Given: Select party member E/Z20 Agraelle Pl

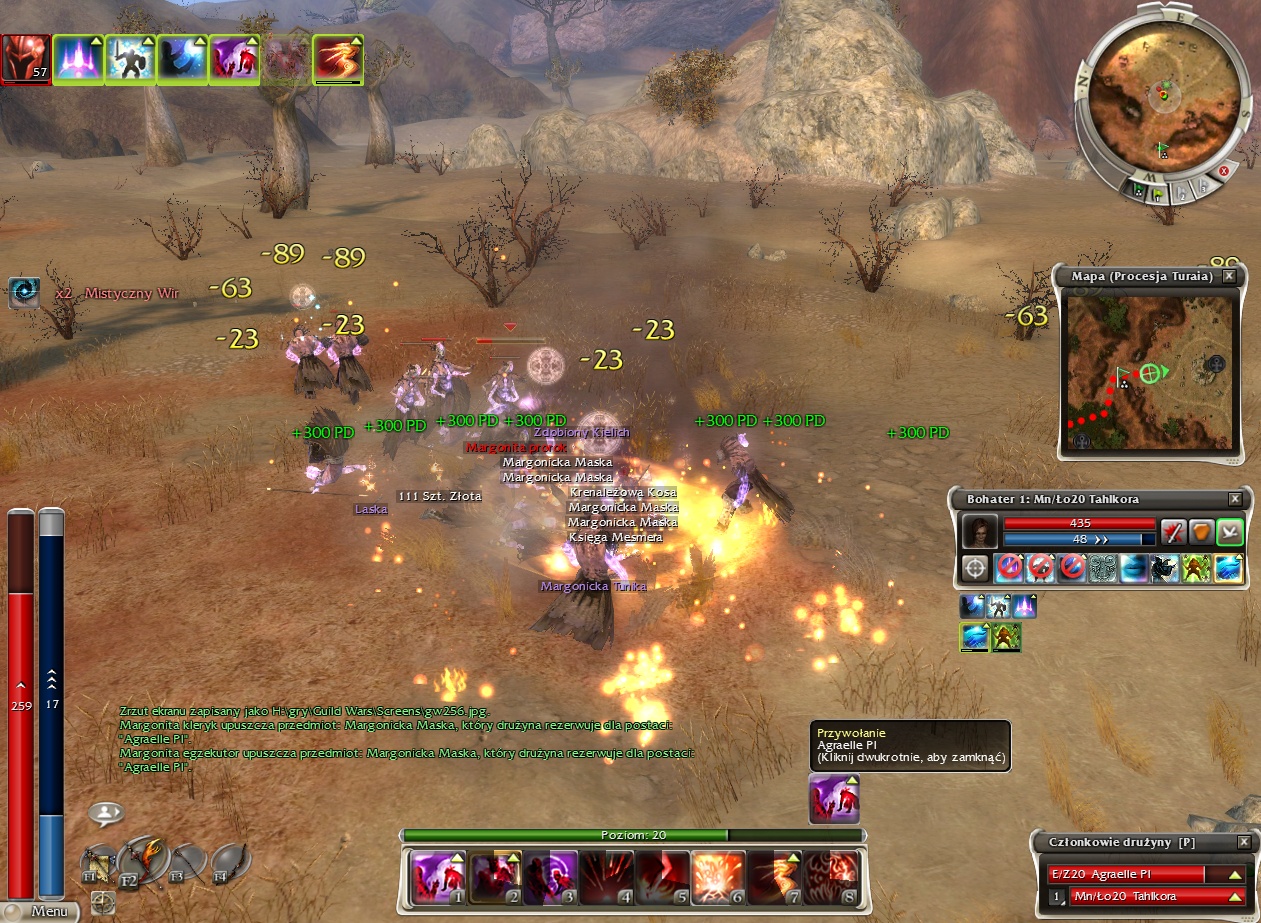Looking at the screenshot, I should pyautogui.click(x=1140, y=874).
